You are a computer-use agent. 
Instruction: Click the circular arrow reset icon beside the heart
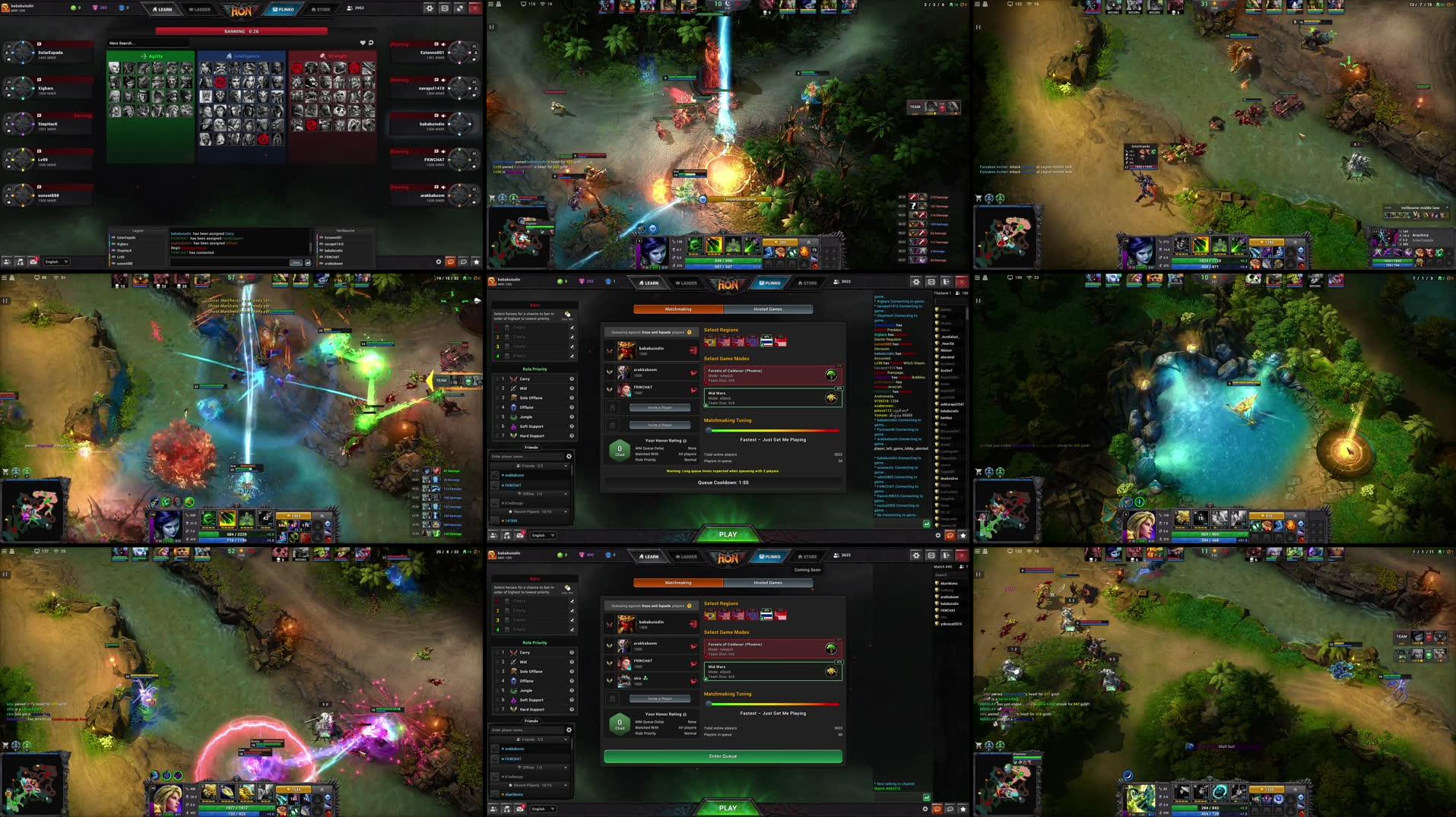pos(371,43)
